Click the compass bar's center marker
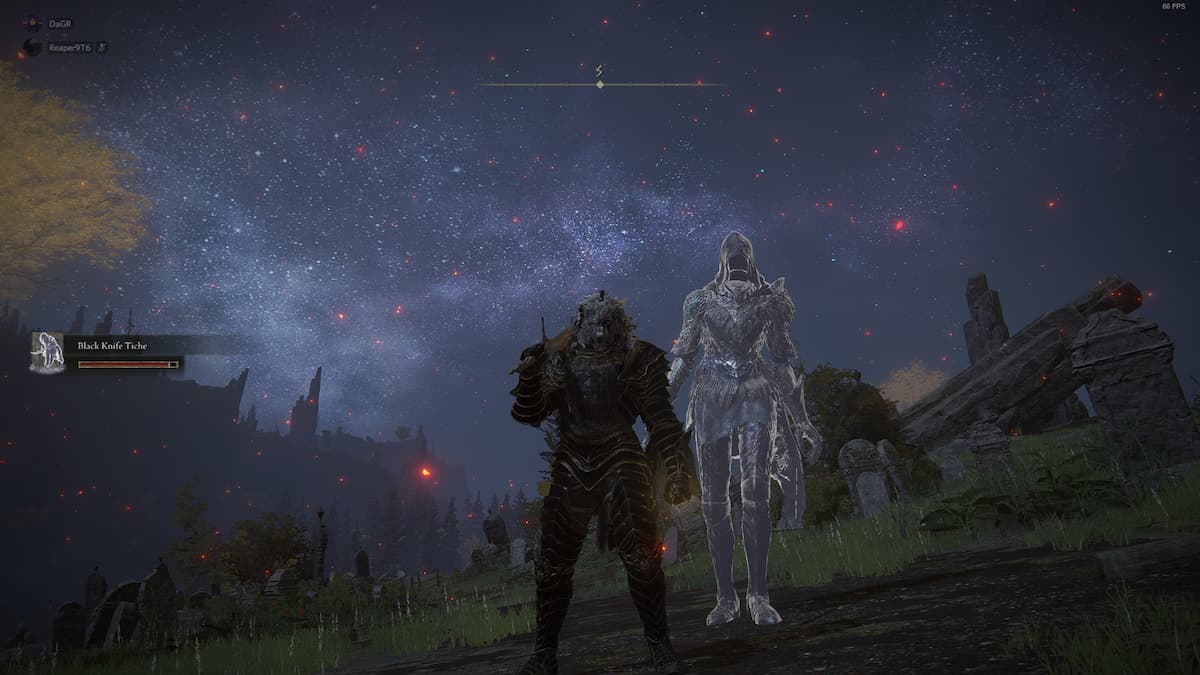This screenshot has width=1200, height=675. click(x=599, y=84)
